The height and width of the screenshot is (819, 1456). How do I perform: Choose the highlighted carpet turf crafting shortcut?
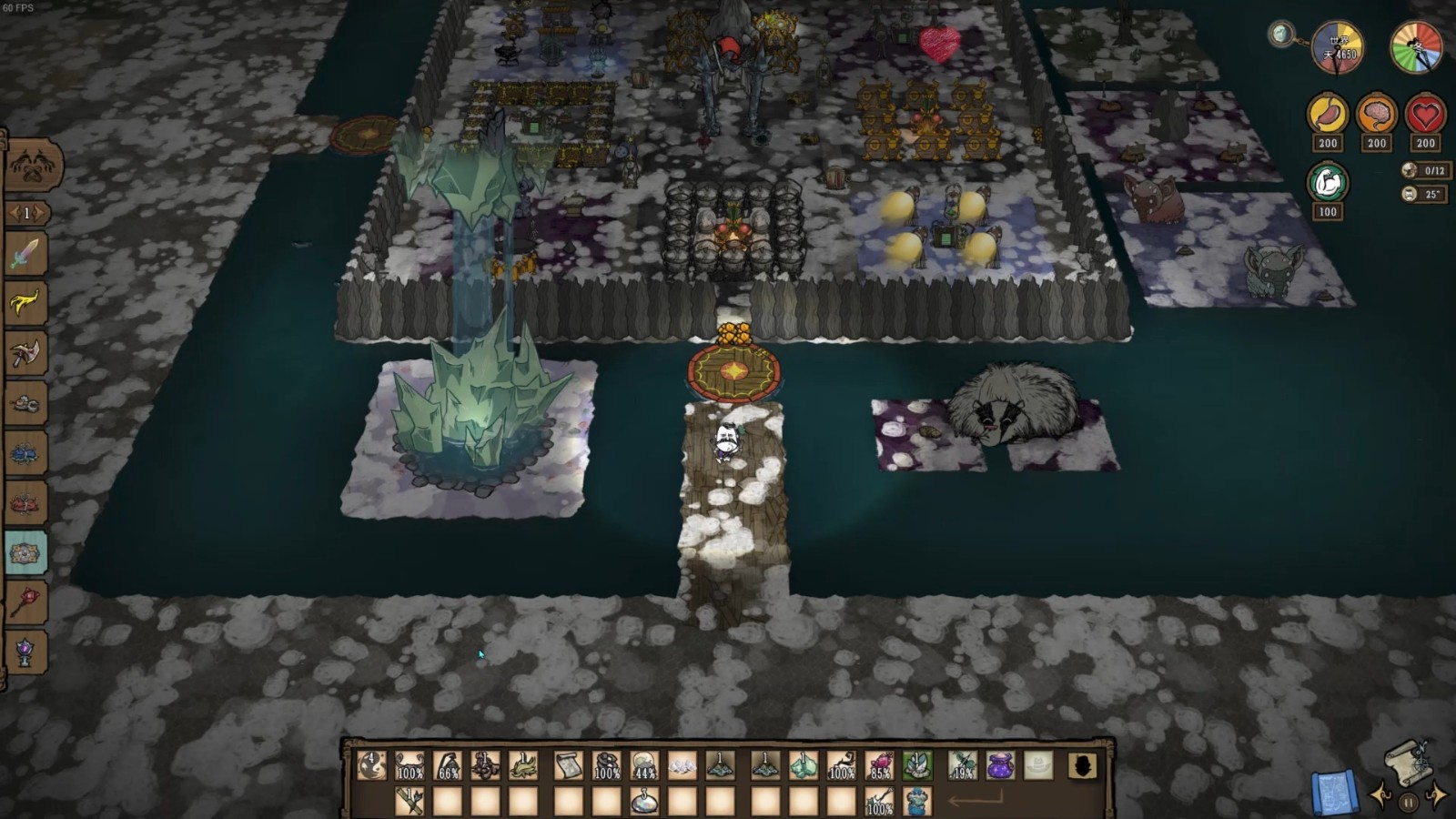coord(25,553)
